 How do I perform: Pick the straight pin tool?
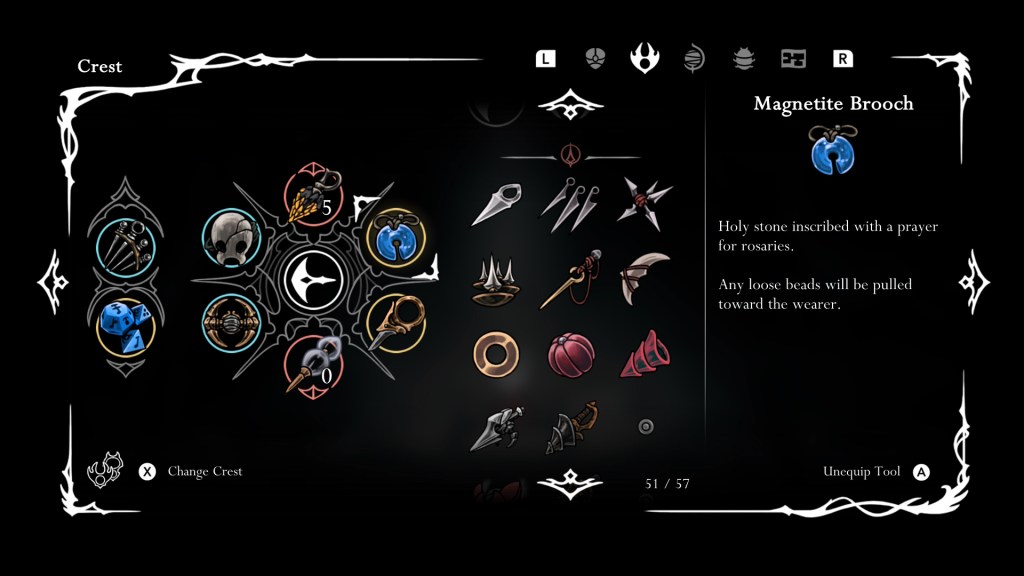tap(496, 202)
